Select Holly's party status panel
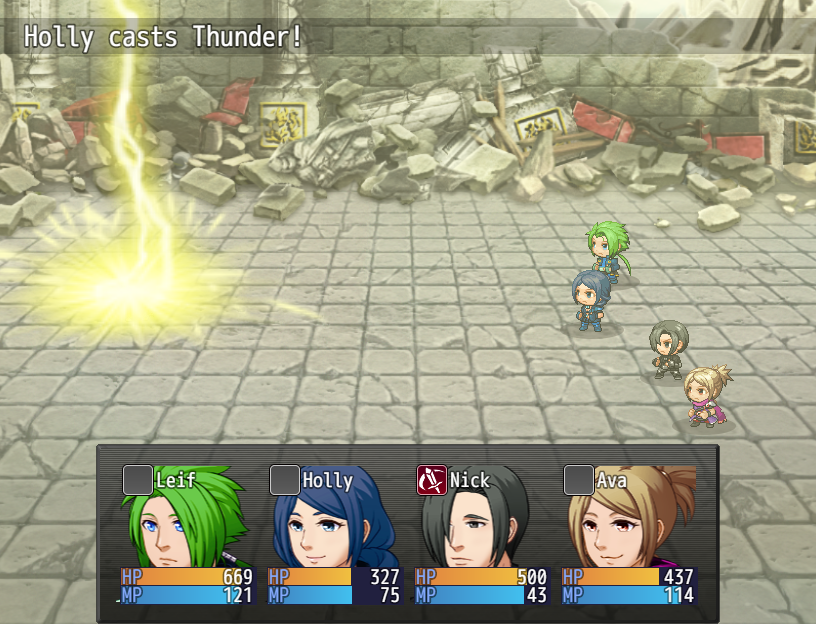The image size is (816, 624). 334,535
